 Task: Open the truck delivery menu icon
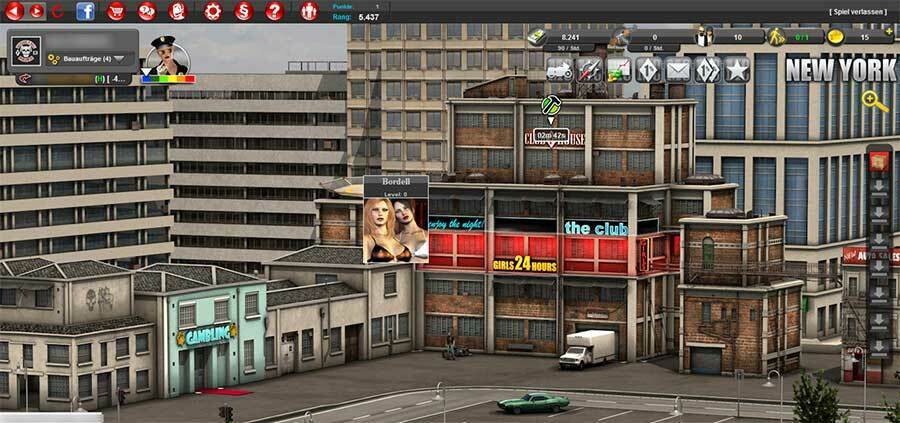(559, 70)
